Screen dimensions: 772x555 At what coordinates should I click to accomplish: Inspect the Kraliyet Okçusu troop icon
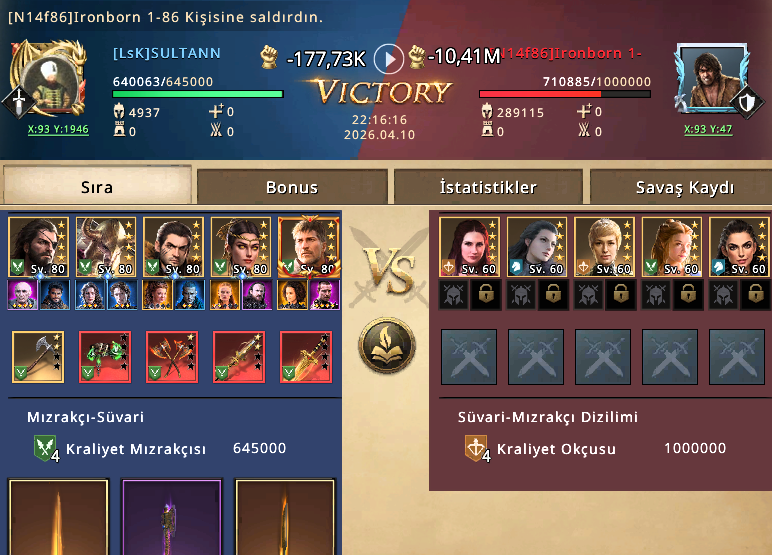pyautogui.click(x=478, y=449)
